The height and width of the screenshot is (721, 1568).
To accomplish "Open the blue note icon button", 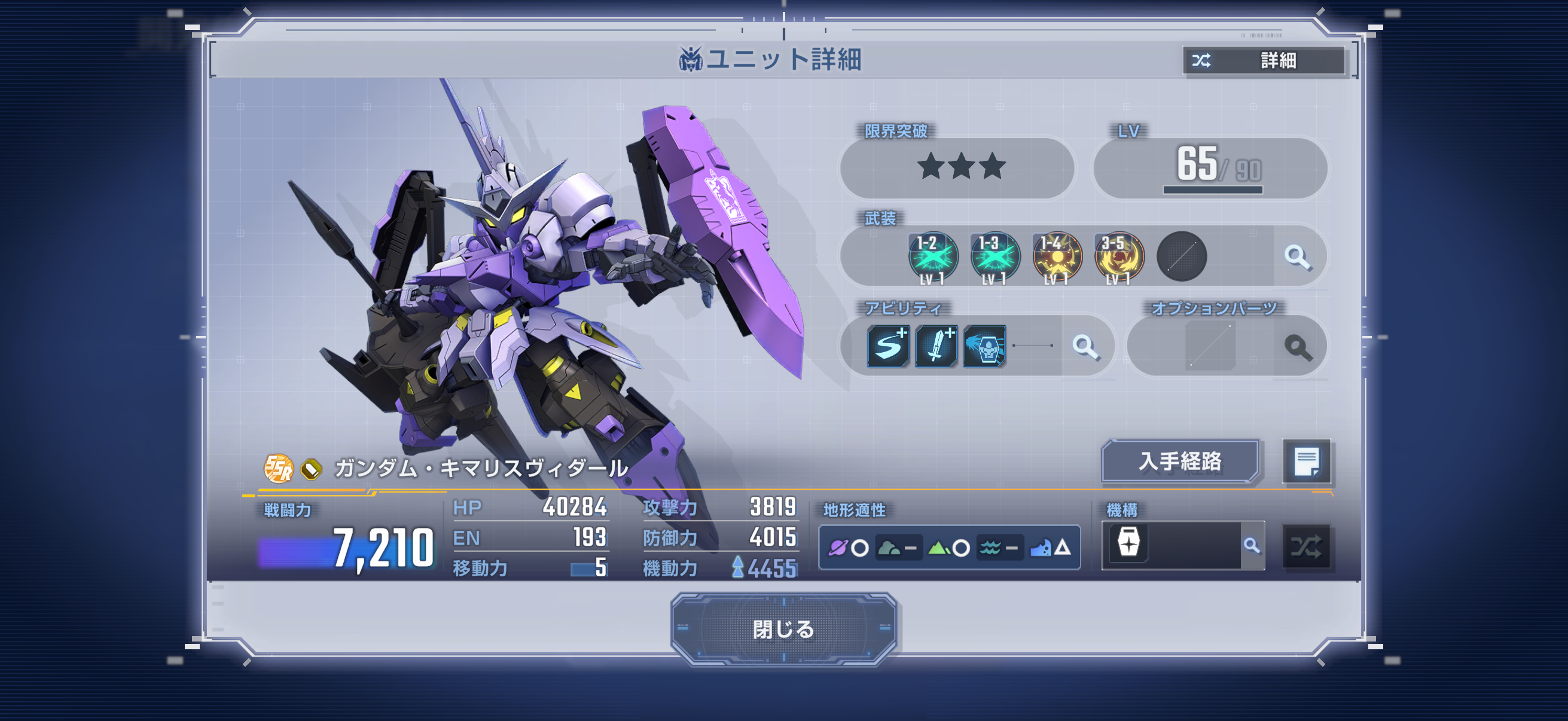I will [x=1305, y=462].
